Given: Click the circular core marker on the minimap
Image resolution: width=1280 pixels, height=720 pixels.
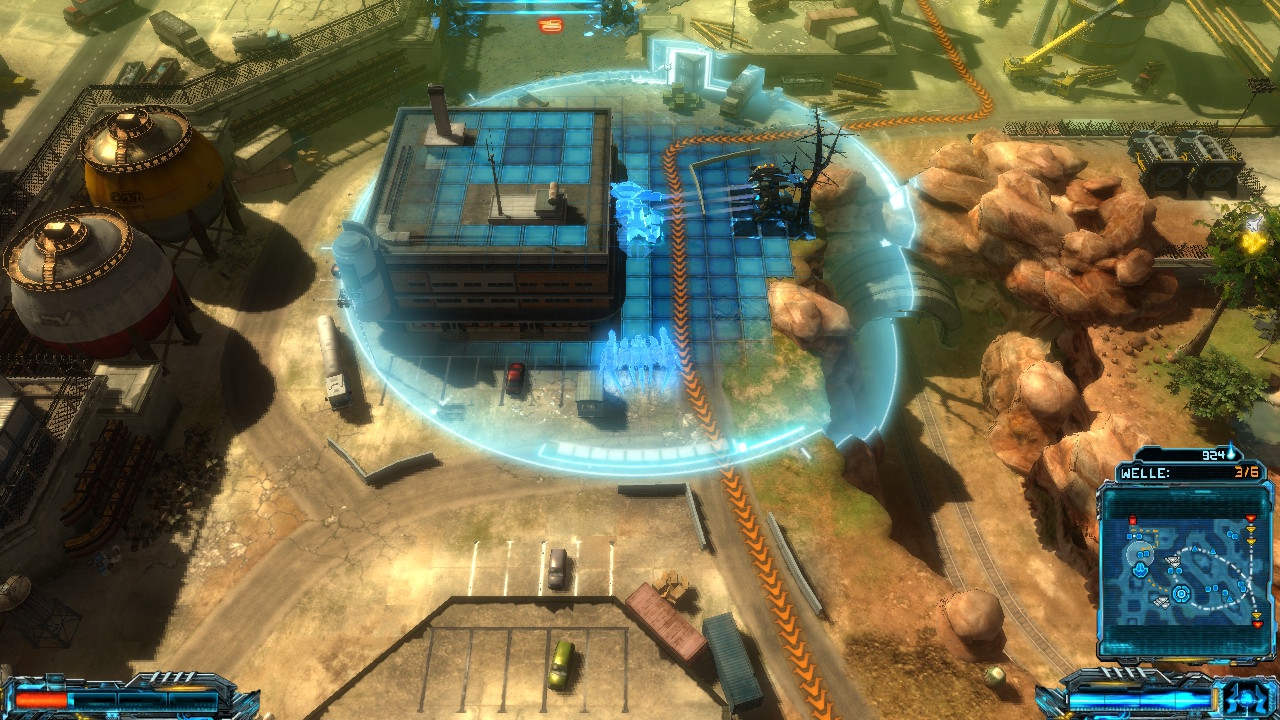Looking at the screenshot, I should pos(1181,594).
